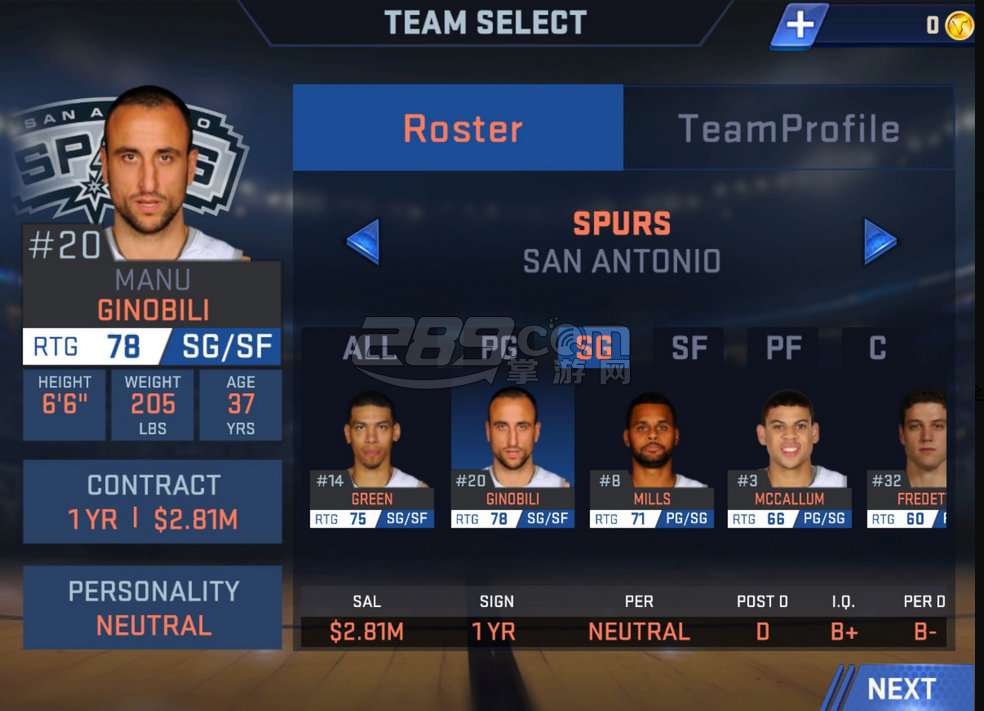Filter roster by SF position

pyautogui.click(x=689, y=348)
